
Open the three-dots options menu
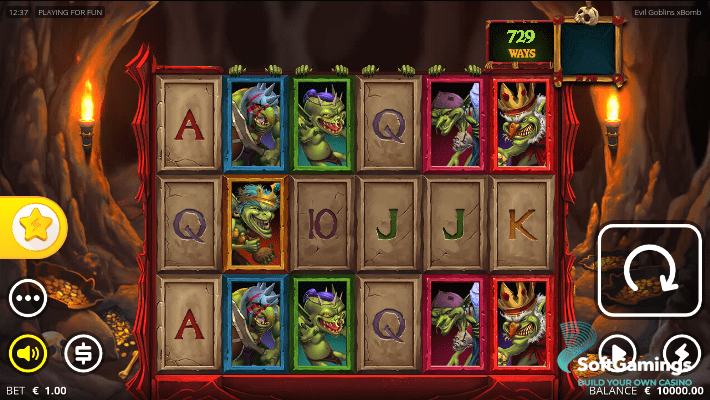pos(28,298)
